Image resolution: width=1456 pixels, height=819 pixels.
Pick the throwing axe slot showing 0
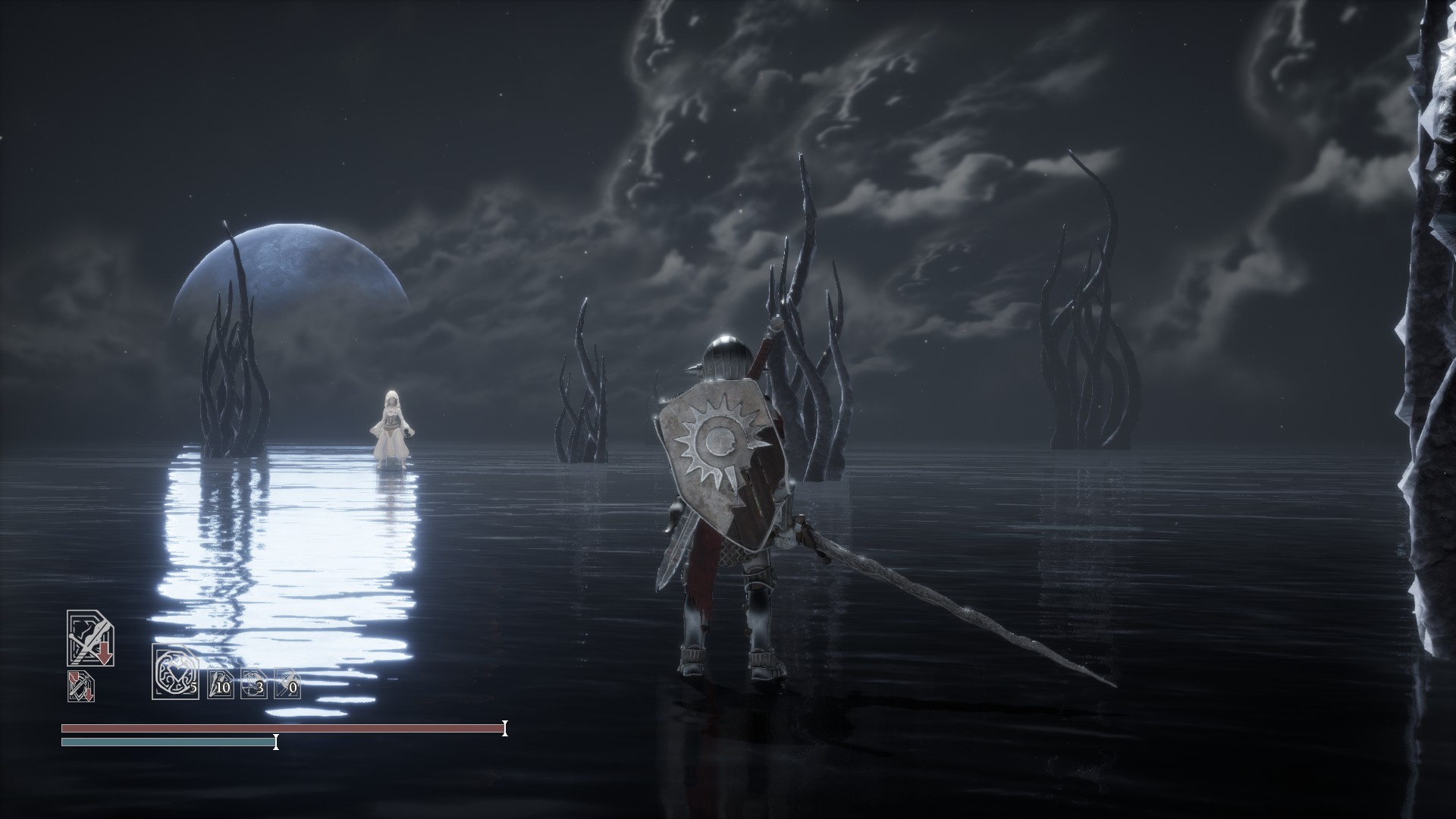287,684
